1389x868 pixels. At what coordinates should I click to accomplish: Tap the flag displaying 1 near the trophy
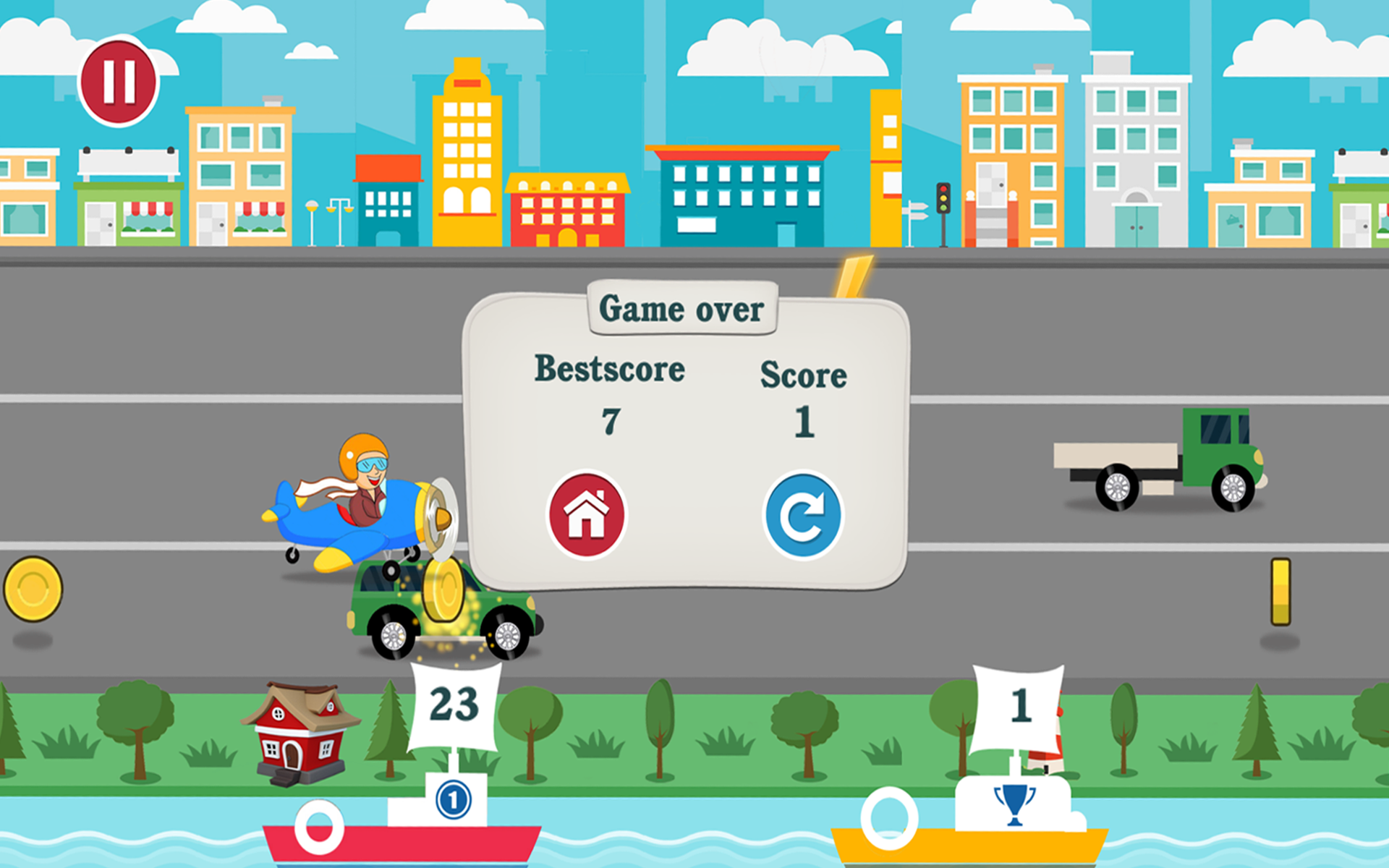[1020, 705]
